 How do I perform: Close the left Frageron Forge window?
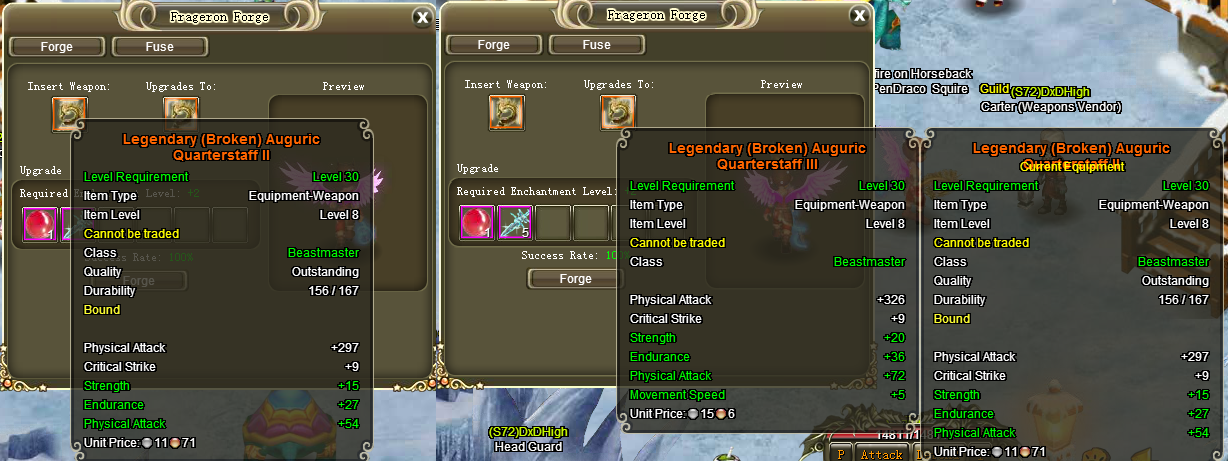423,17
